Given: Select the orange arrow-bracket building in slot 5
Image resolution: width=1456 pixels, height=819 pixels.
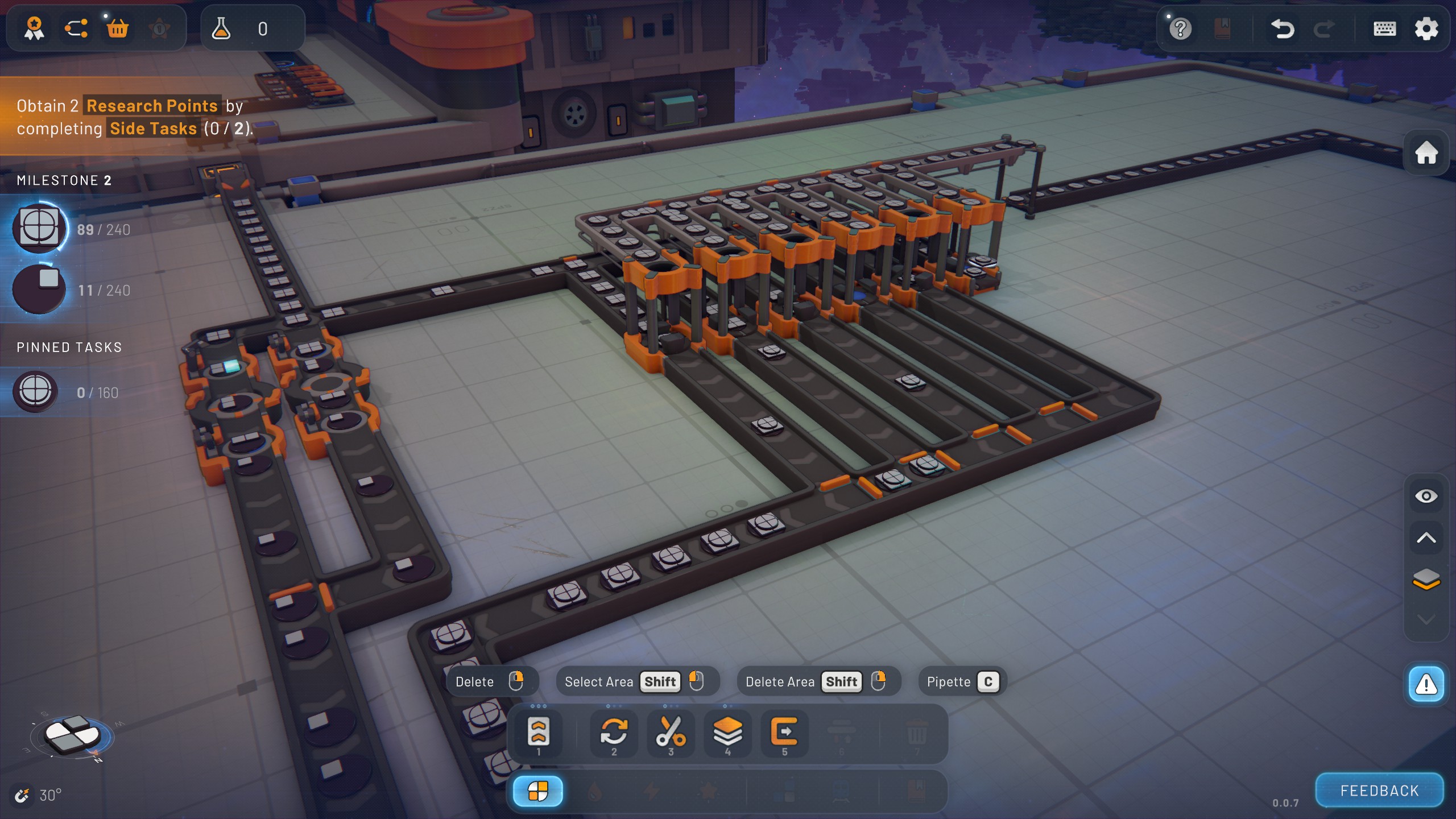Looking at the screenshot, I should (x=784, y=732).
